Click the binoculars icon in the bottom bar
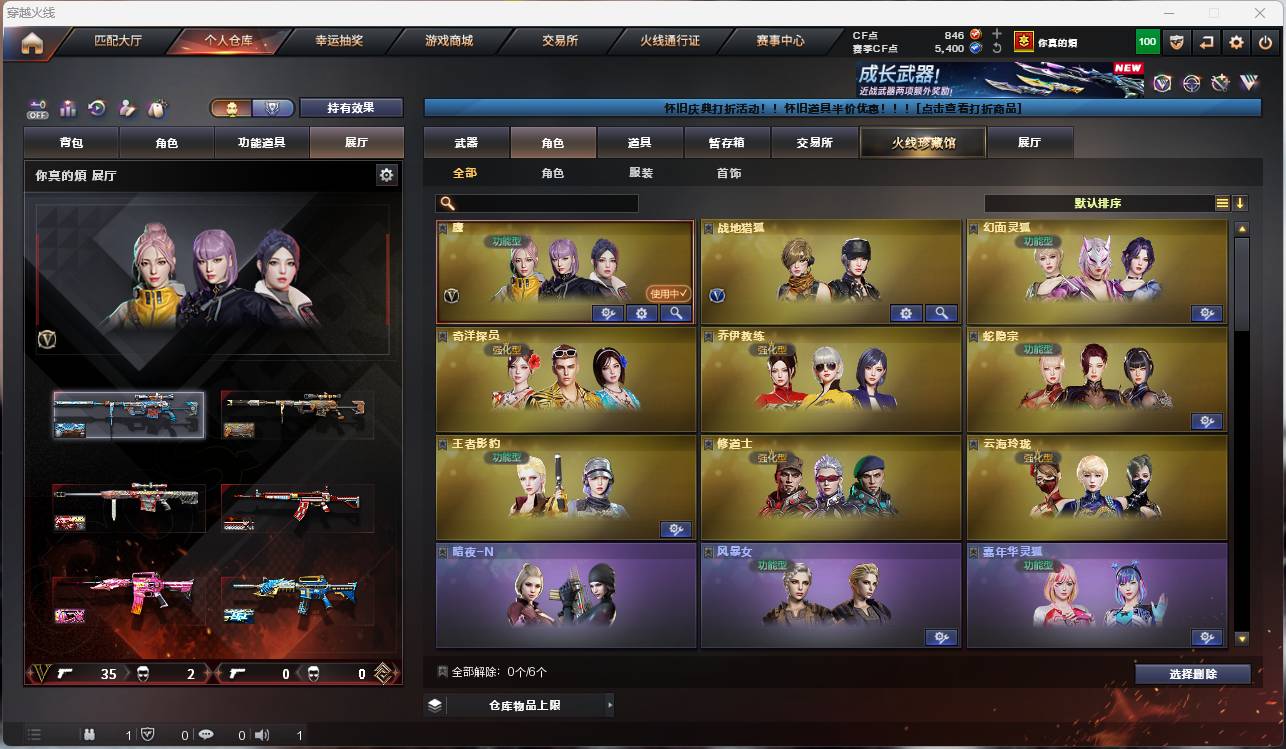The height and width of the screenshot is (749, 1286). pyautogui.click(x=90, y=732)
